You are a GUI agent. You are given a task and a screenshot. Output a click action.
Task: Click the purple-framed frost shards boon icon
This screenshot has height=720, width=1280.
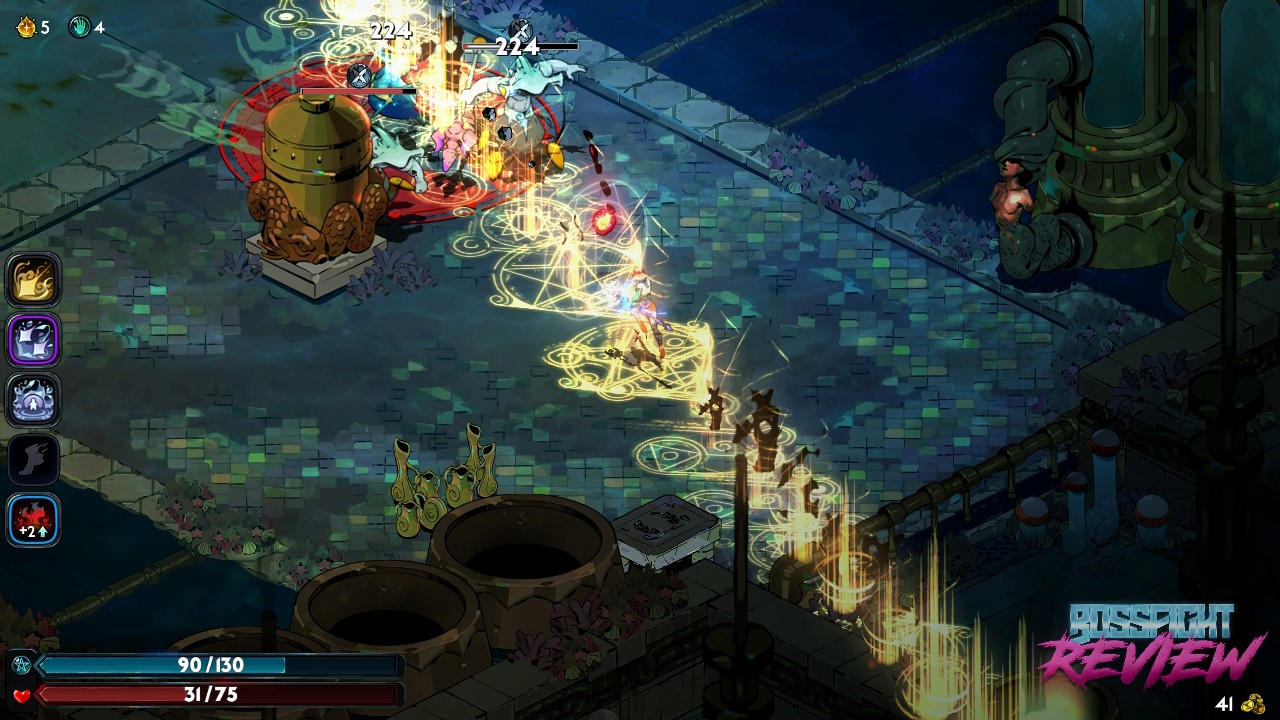click(x=34, y=340)
